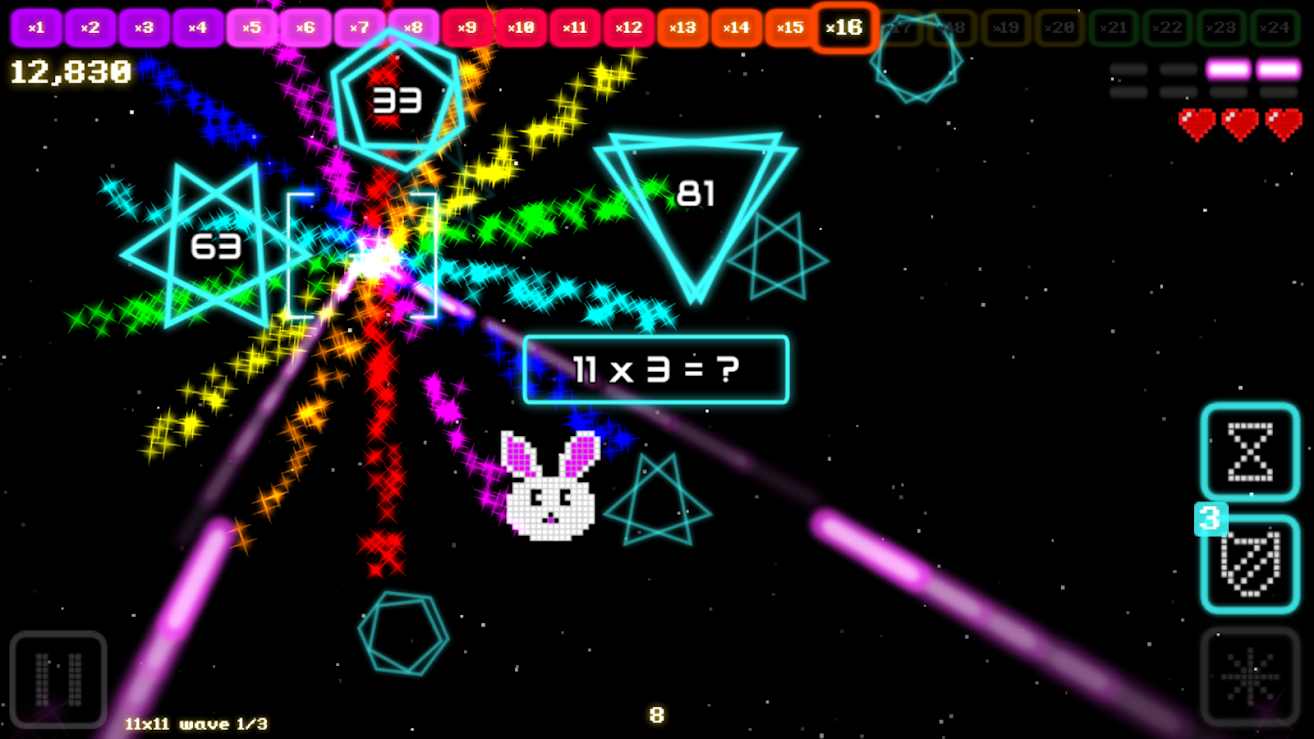Select the answer digit 8 at the bottom

coord(657,716)
